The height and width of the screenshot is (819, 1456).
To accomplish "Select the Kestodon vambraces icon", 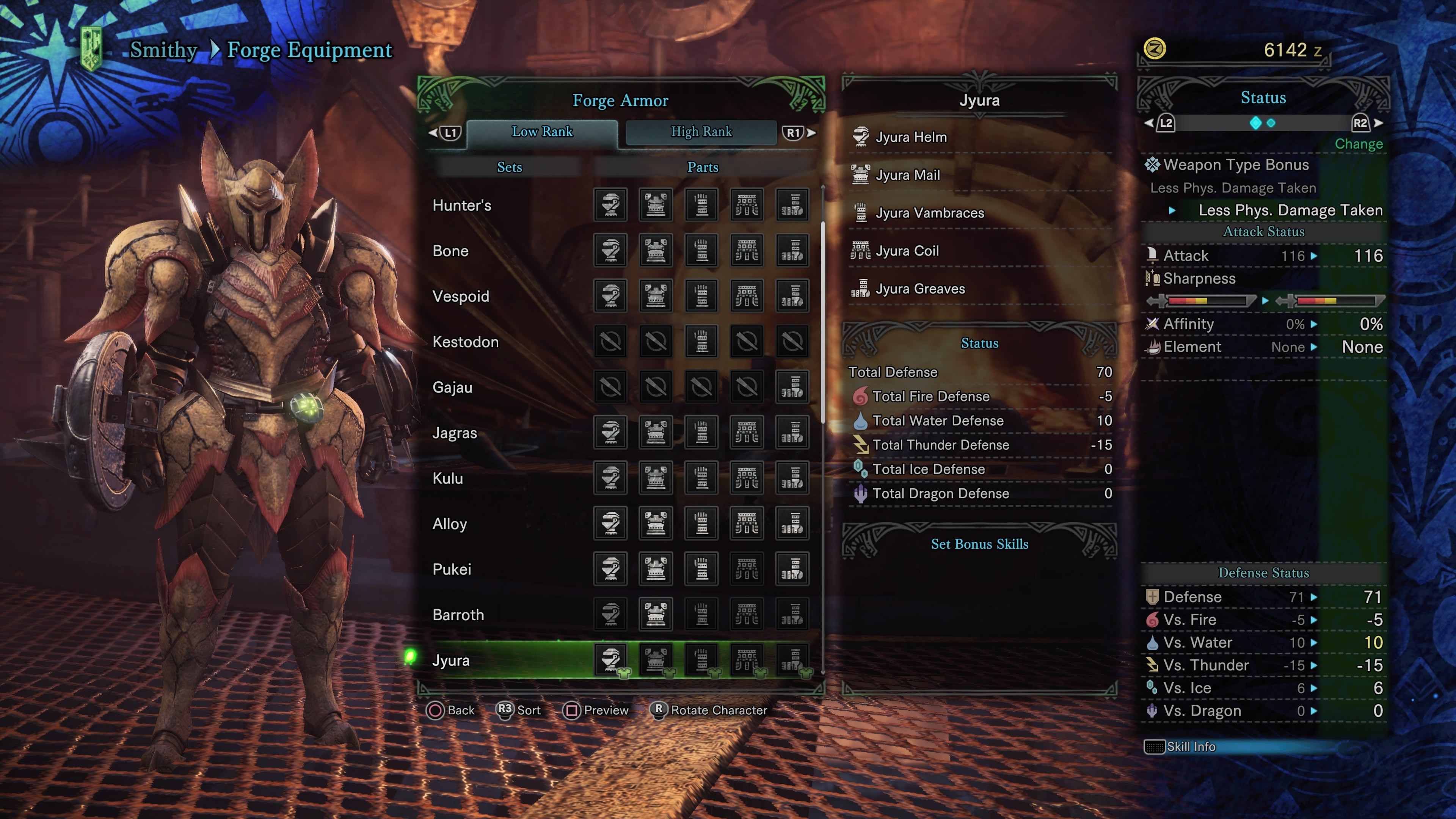I will (701, 341).
